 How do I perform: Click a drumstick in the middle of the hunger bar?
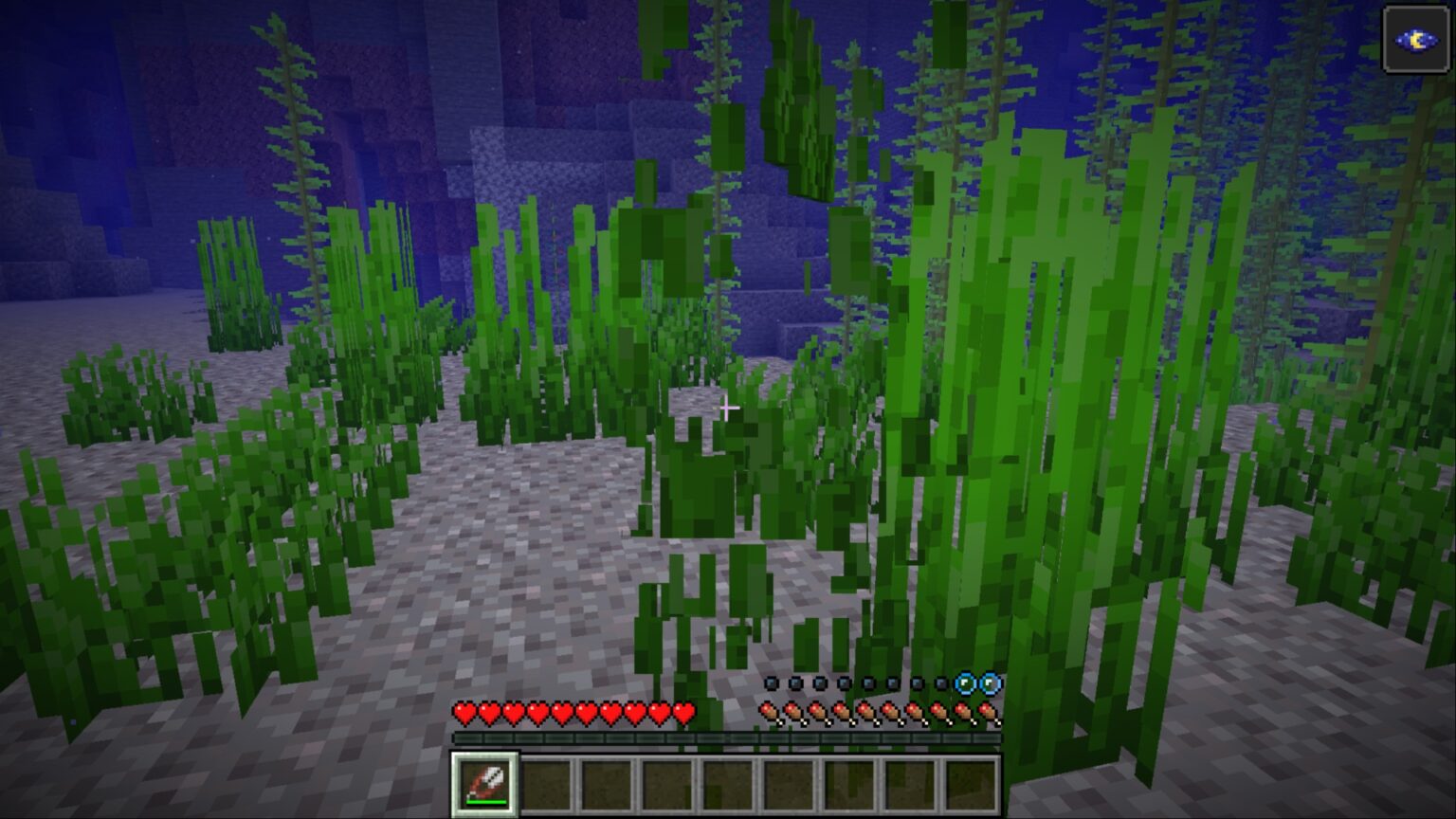coord(878,713)
